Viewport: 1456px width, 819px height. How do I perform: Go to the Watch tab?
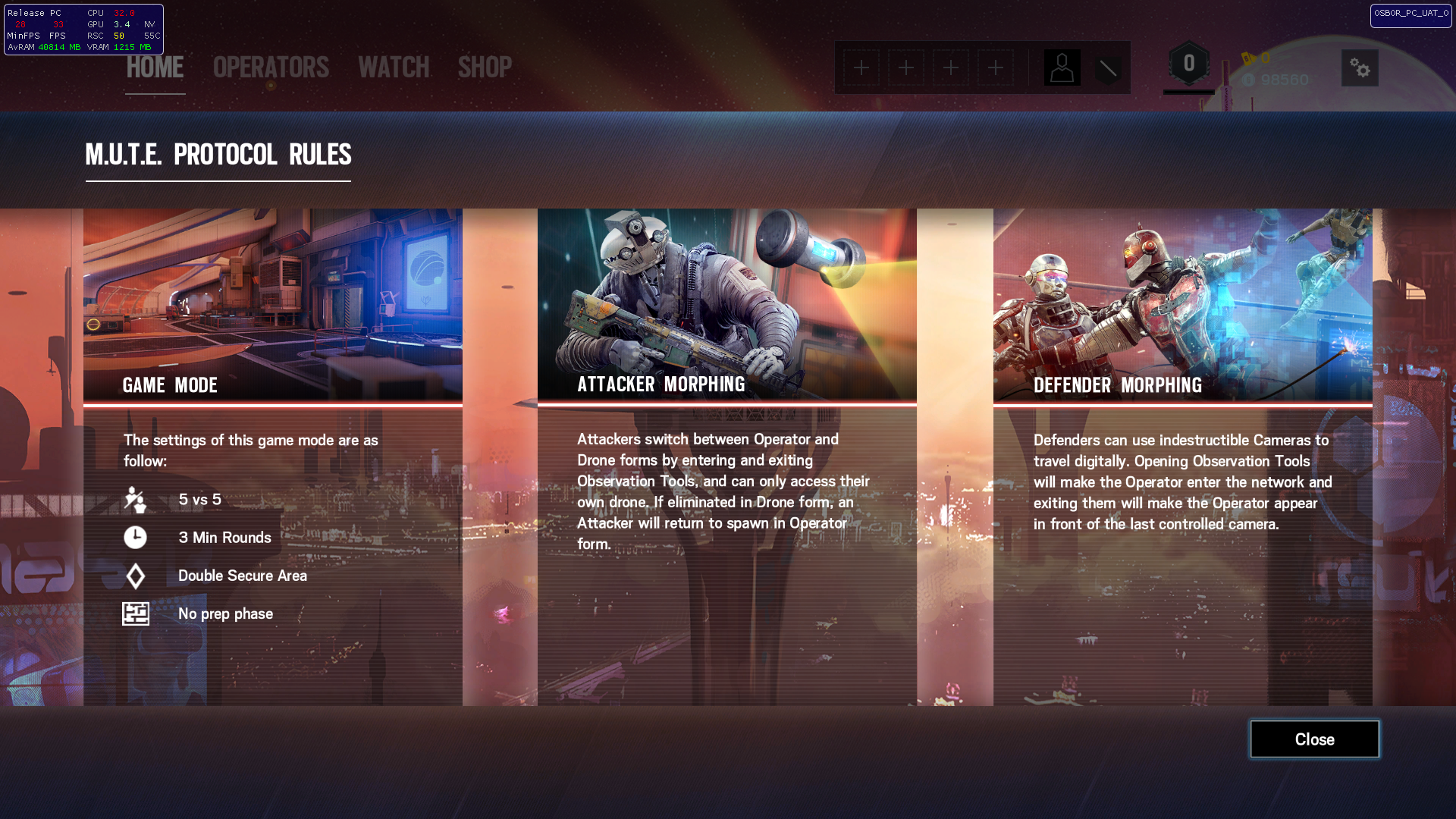tap(394, 67)
